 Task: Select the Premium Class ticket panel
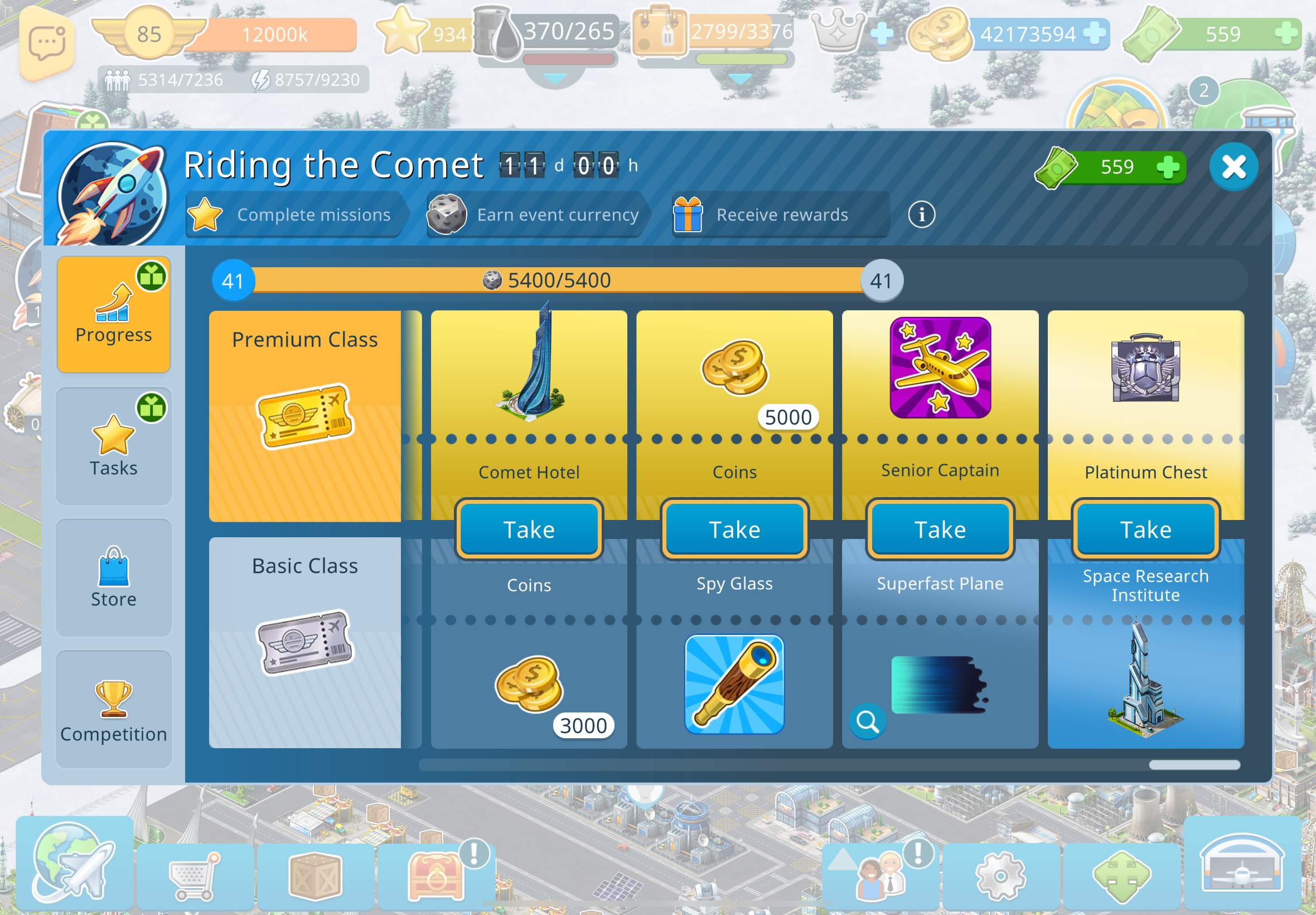tap(305, 416)
